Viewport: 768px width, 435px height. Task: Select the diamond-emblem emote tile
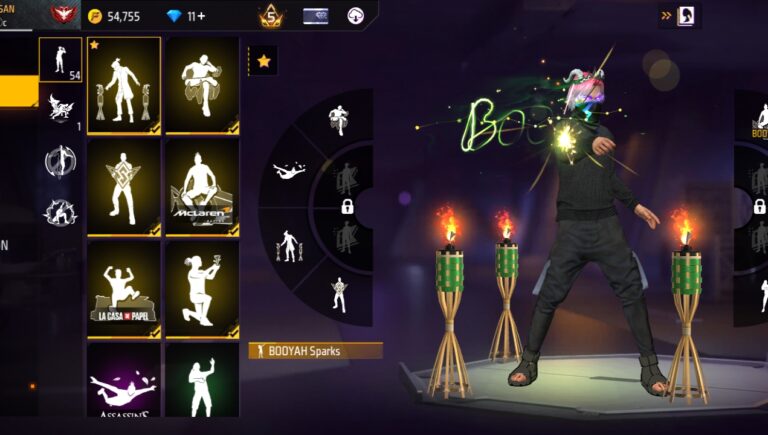coord(124,187)
